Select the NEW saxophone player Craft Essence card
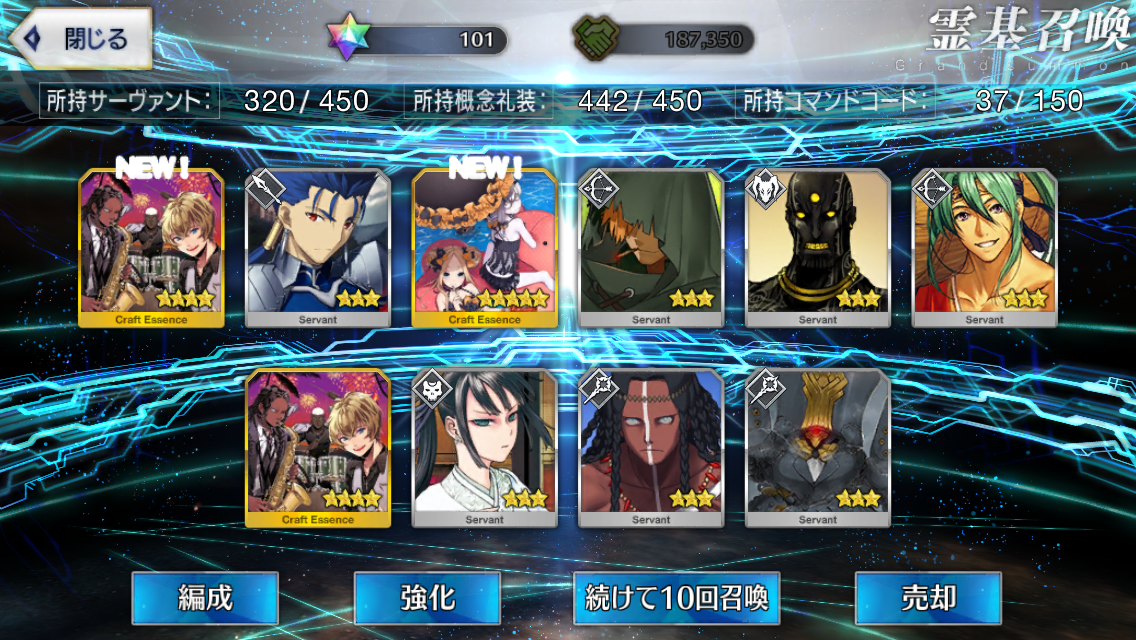 click(x=151, y=248)
